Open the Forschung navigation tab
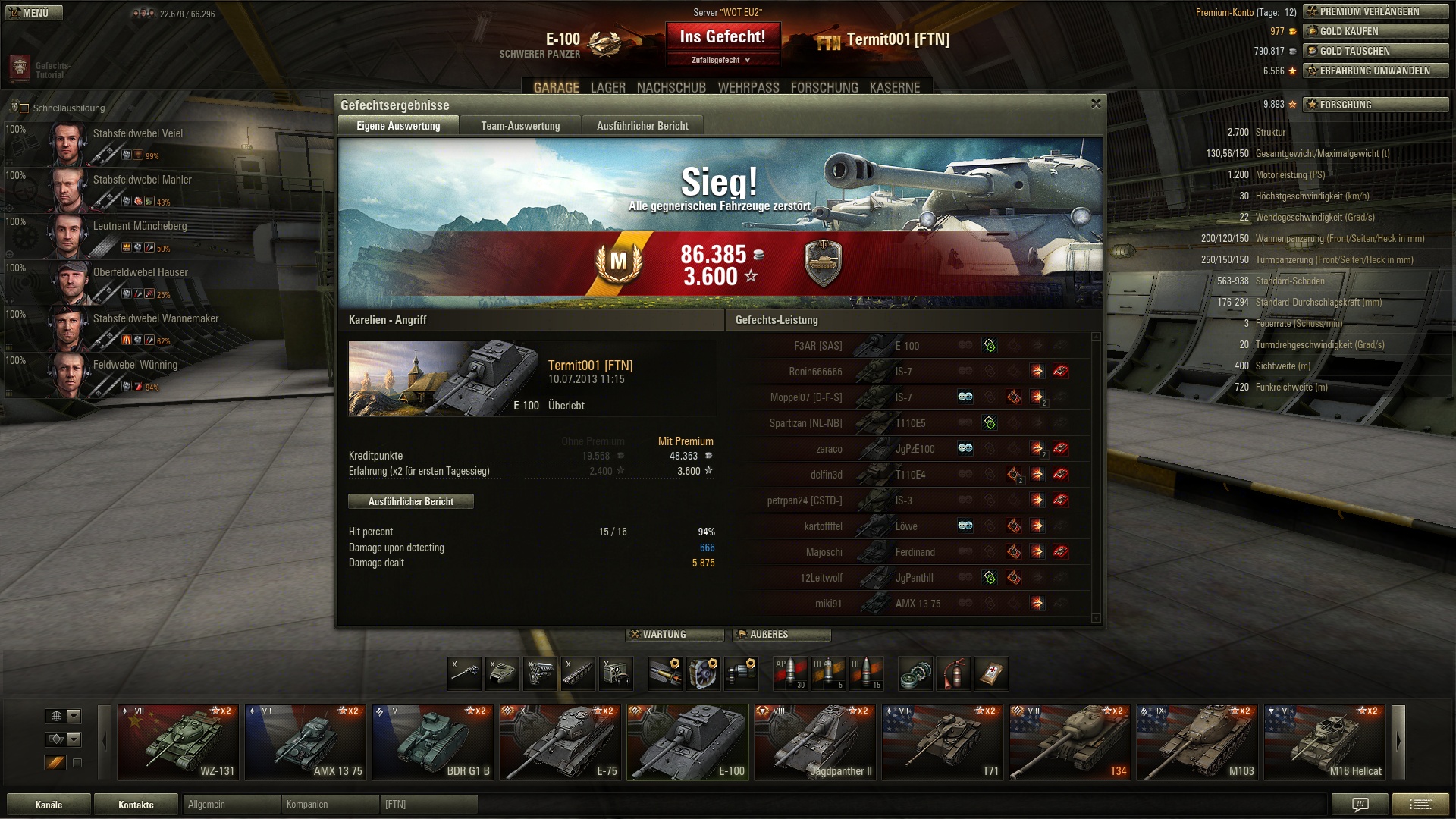The height and width of the screenshot is (819, 1456). pyautogui.click(x=824, y=88)
